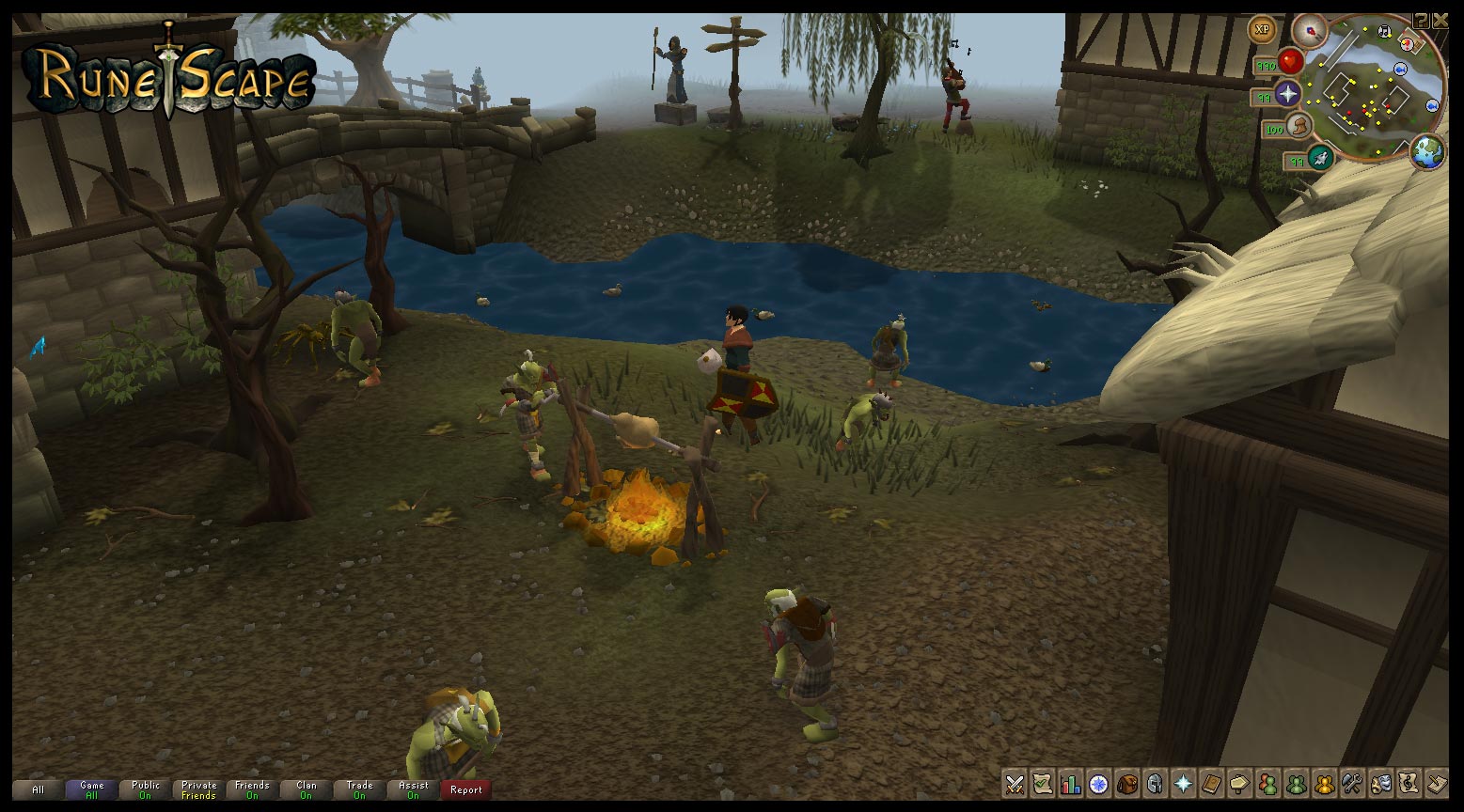Show the worn equipment helmet tab
This screenshot has width=1464, height=812.
point(1156,783)
